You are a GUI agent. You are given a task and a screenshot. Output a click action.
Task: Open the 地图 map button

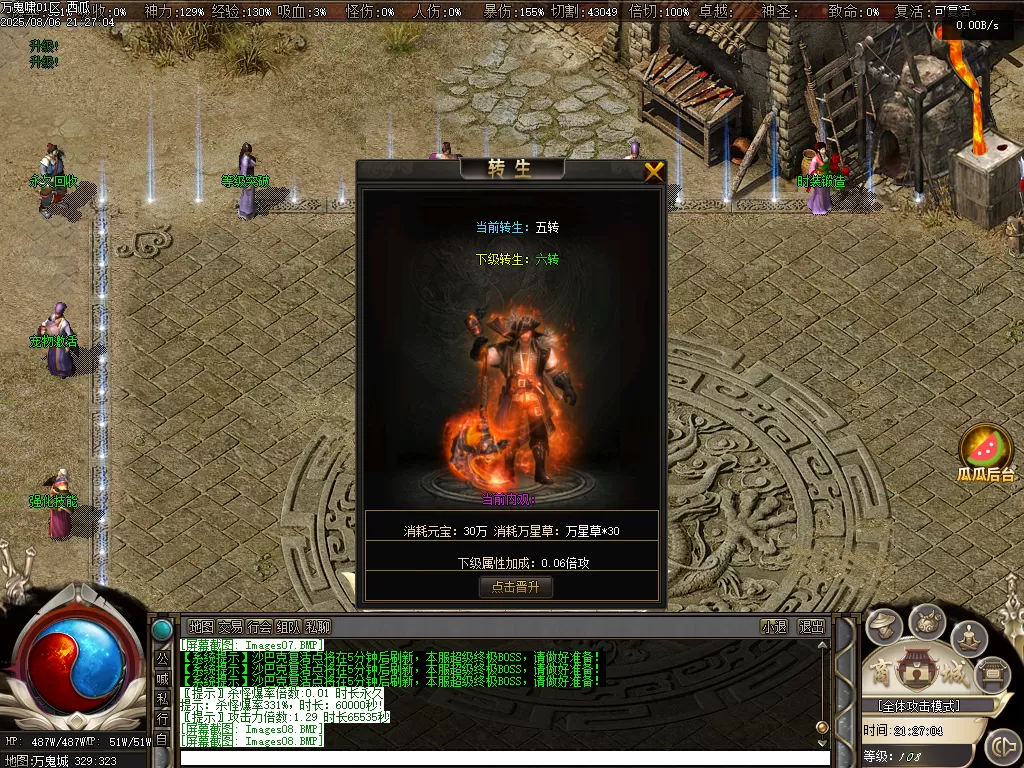pyautogui.click(x=201, y=627)
